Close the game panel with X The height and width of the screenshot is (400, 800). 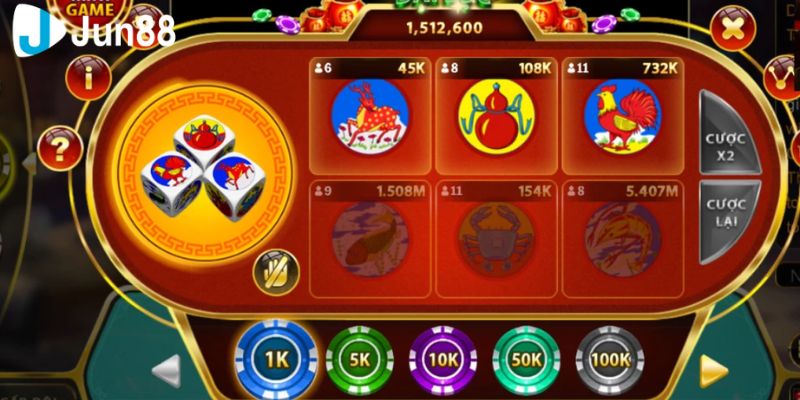tap(733, 29)
